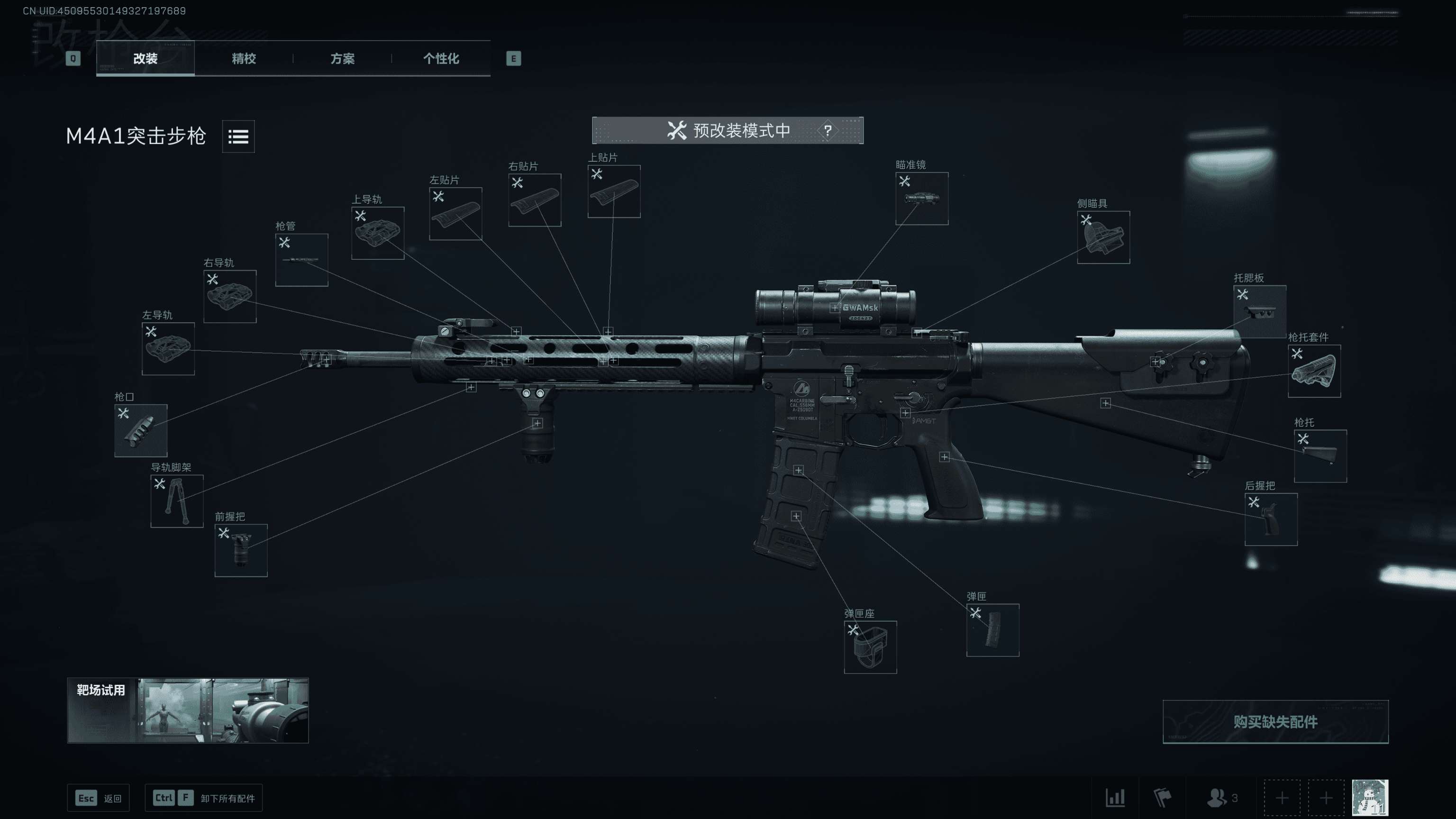The height and width of the screenshot is (819, 1456).
Task: Switch to the 精校 tab
Action: 243,59
